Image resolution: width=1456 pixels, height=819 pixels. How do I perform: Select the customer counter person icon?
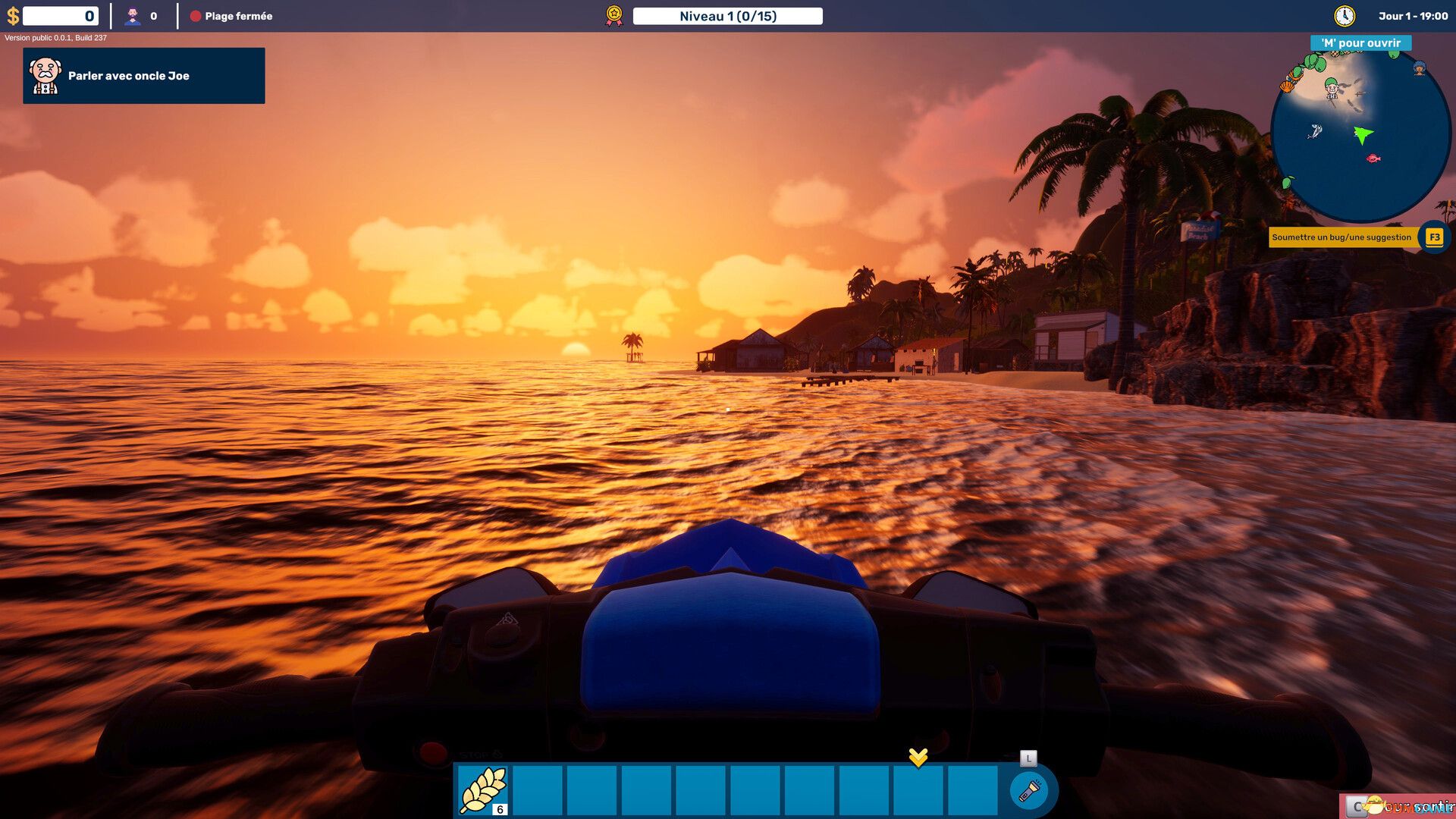133,15
